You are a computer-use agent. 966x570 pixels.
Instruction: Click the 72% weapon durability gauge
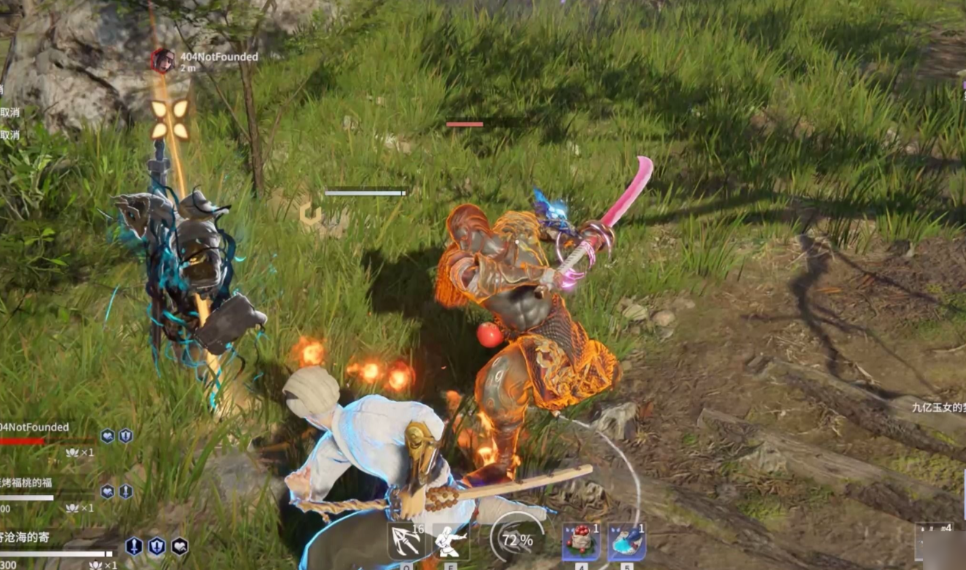pos(516,540)
